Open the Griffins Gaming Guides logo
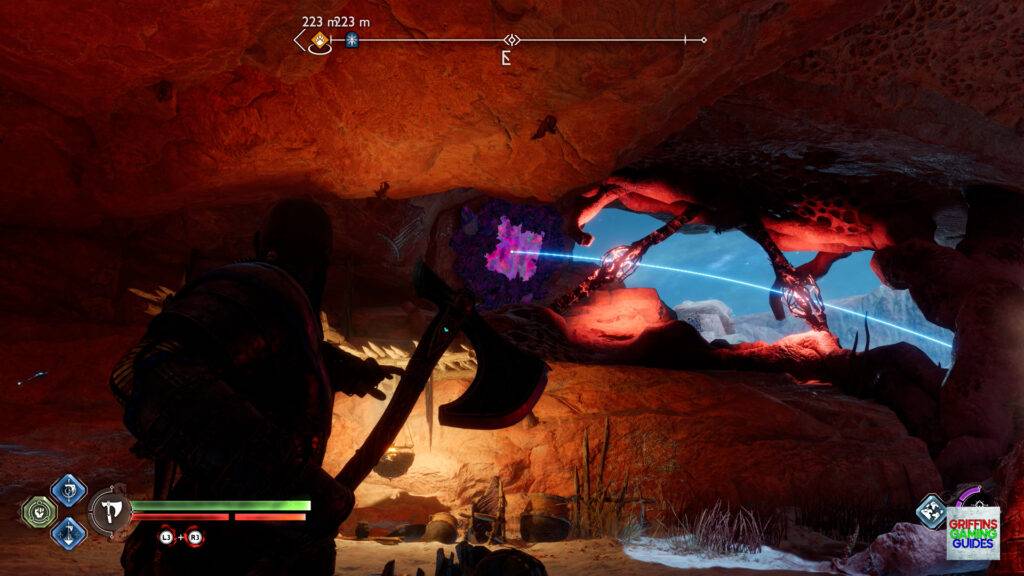This screenshot has width=1024, height=576. [972, 532]
